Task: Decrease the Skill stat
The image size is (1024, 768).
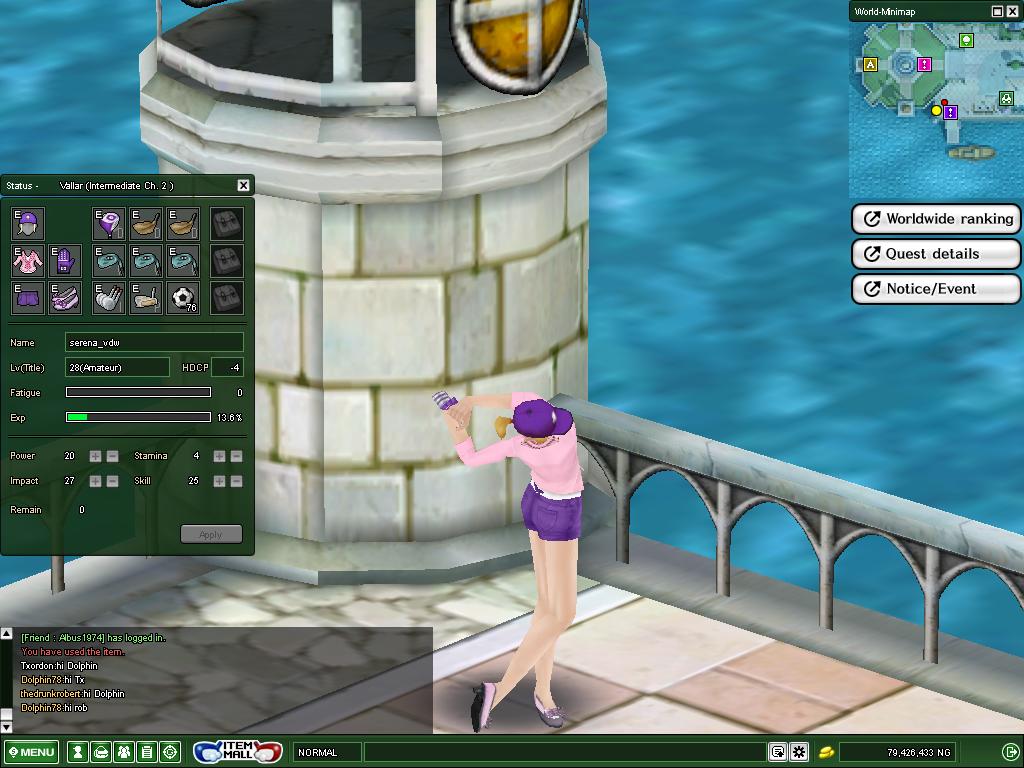Action: (x=236, y=481)
